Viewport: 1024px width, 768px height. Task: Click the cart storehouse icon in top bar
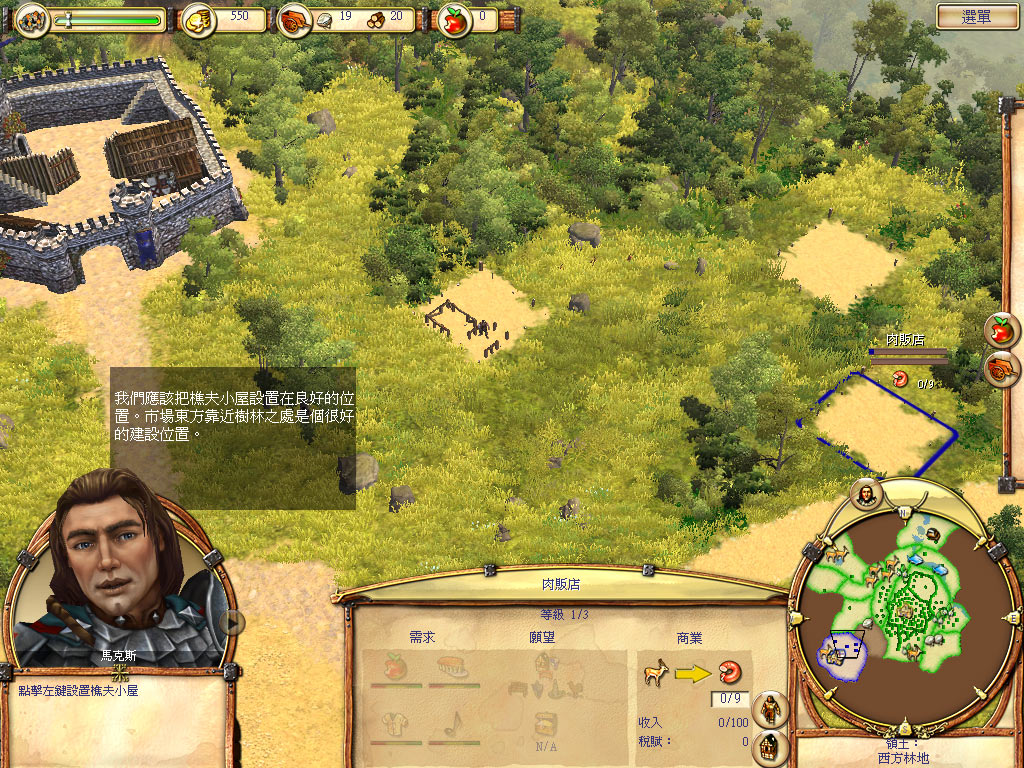coord(294,19)
